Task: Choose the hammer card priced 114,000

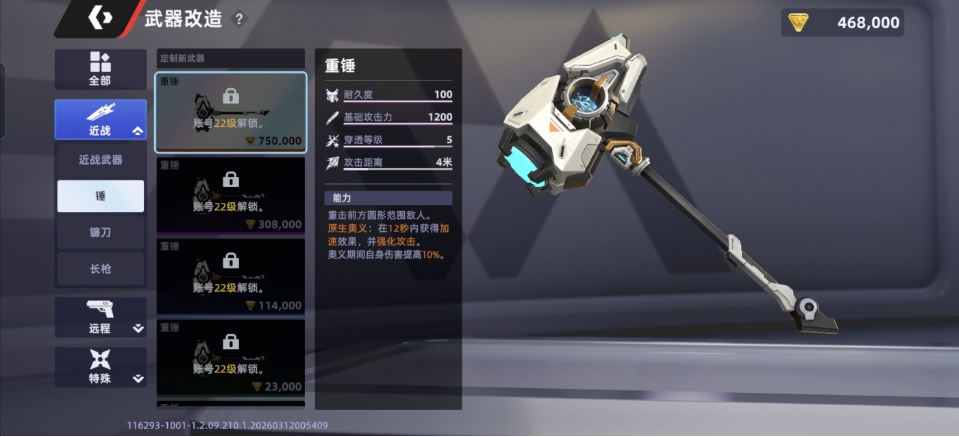Action: click(231, 276)
